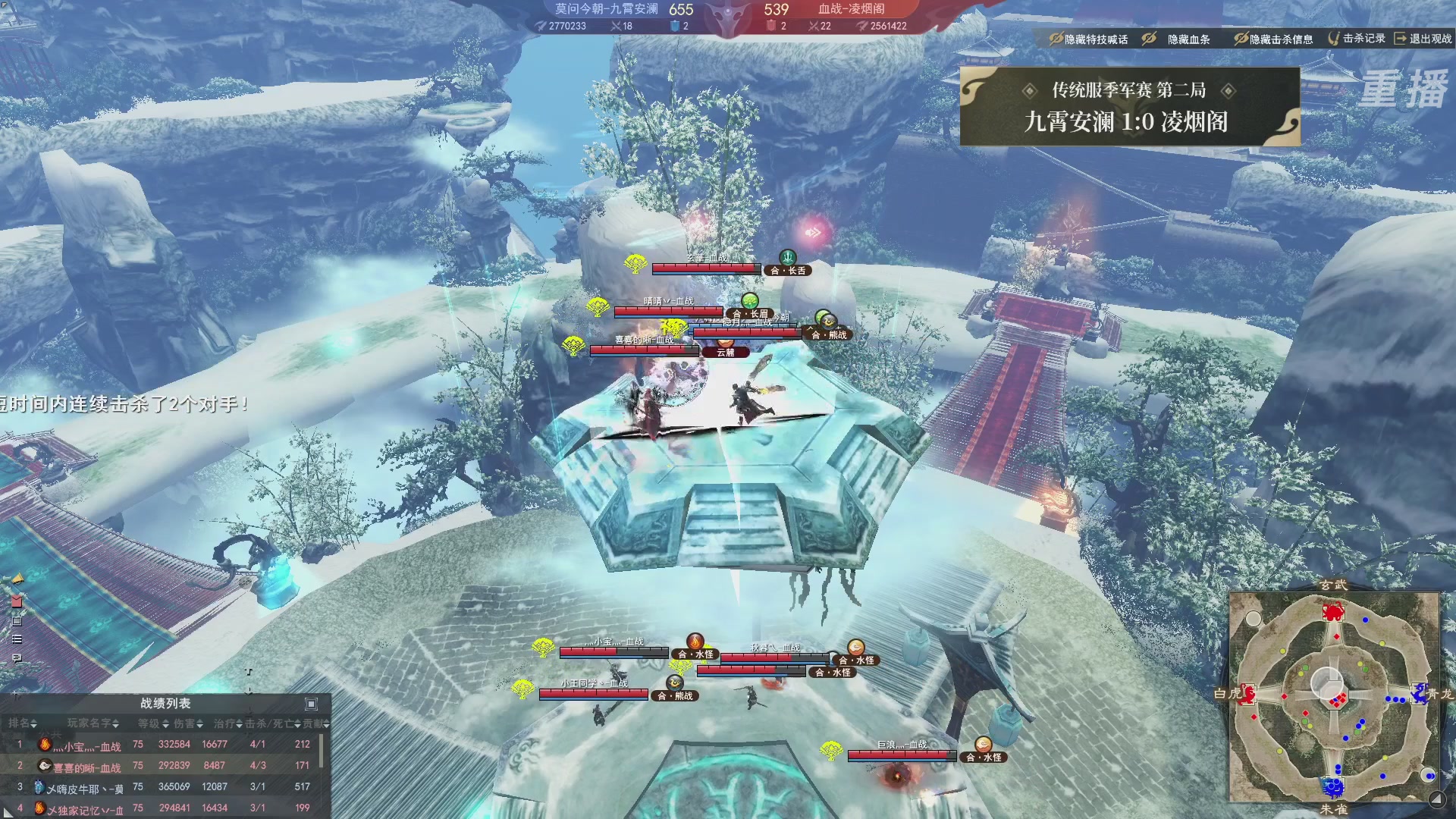Sort scoreboard by 治疗 healing column
The image size is (1456, 819).
coord(227,723)
